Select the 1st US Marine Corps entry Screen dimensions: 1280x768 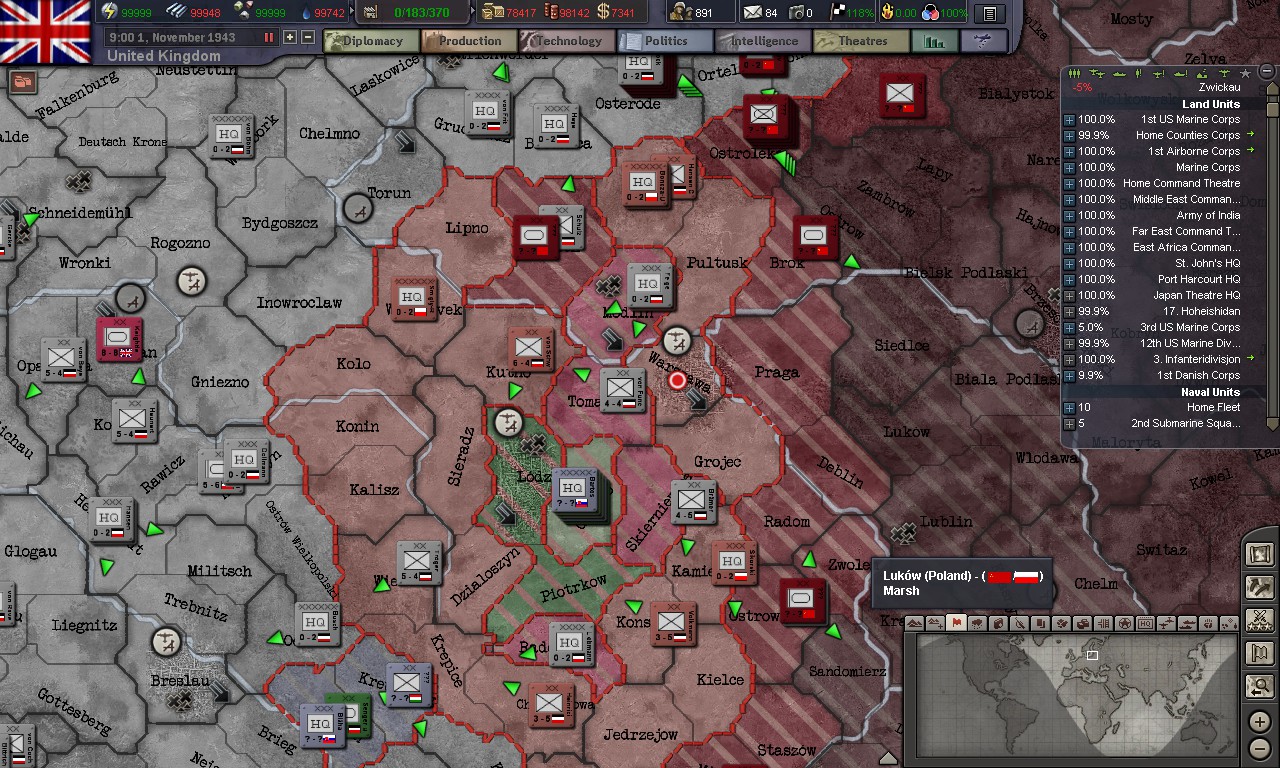point(1190,118)
